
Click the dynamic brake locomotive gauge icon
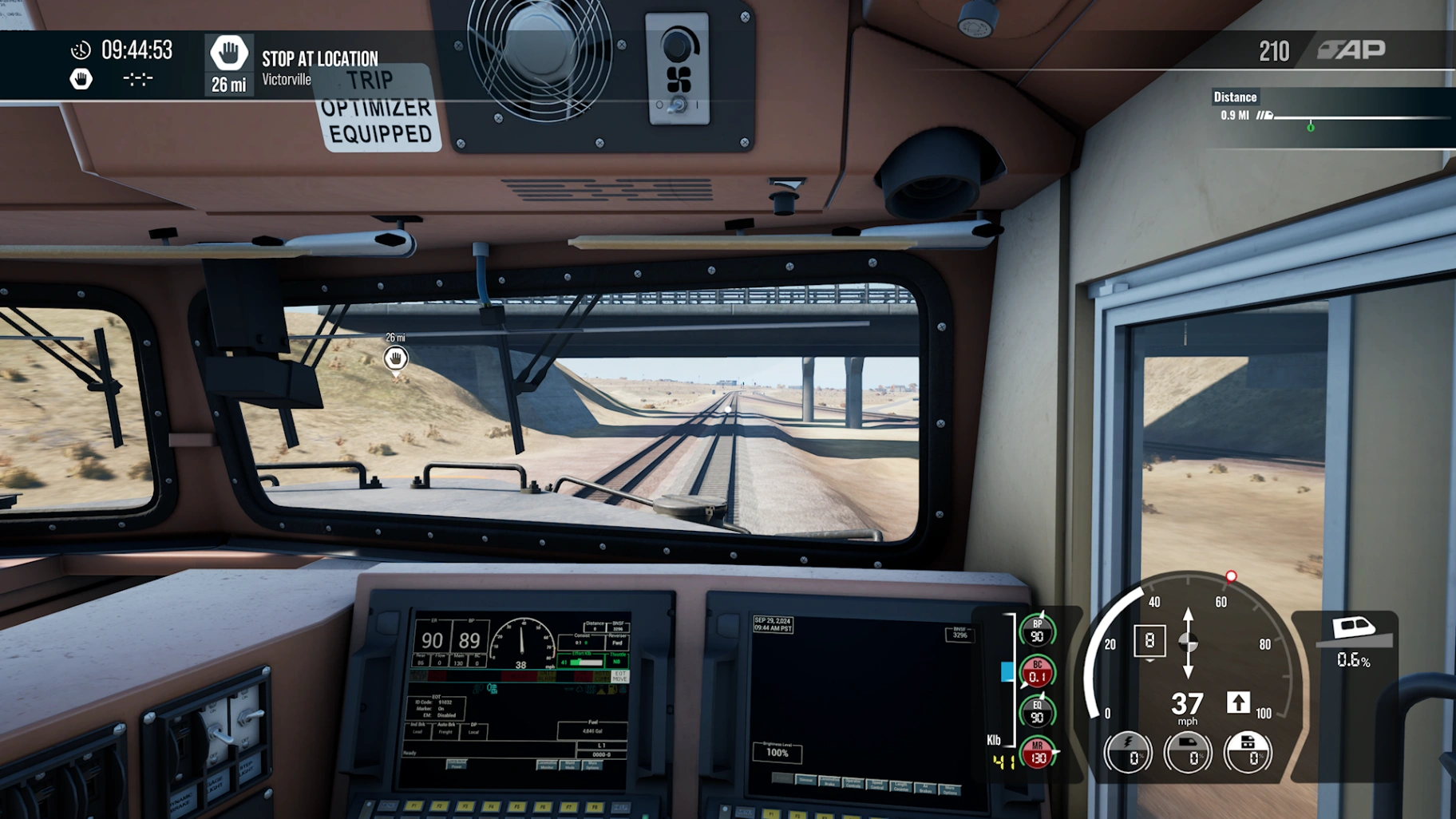[x=1187, y=751]
